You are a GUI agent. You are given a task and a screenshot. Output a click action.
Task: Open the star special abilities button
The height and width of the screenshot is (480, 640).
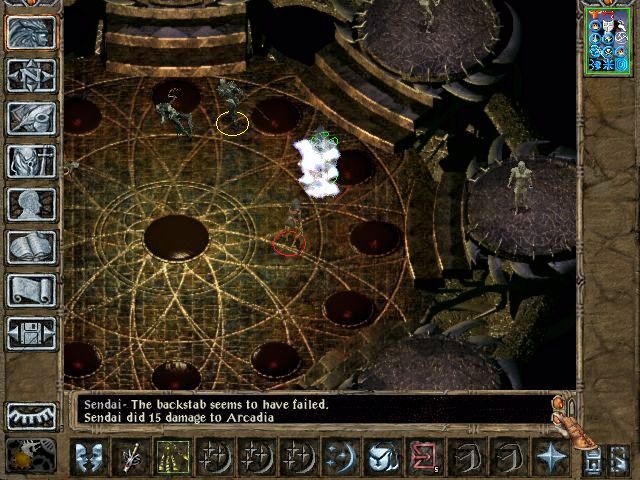coord(550,457)
